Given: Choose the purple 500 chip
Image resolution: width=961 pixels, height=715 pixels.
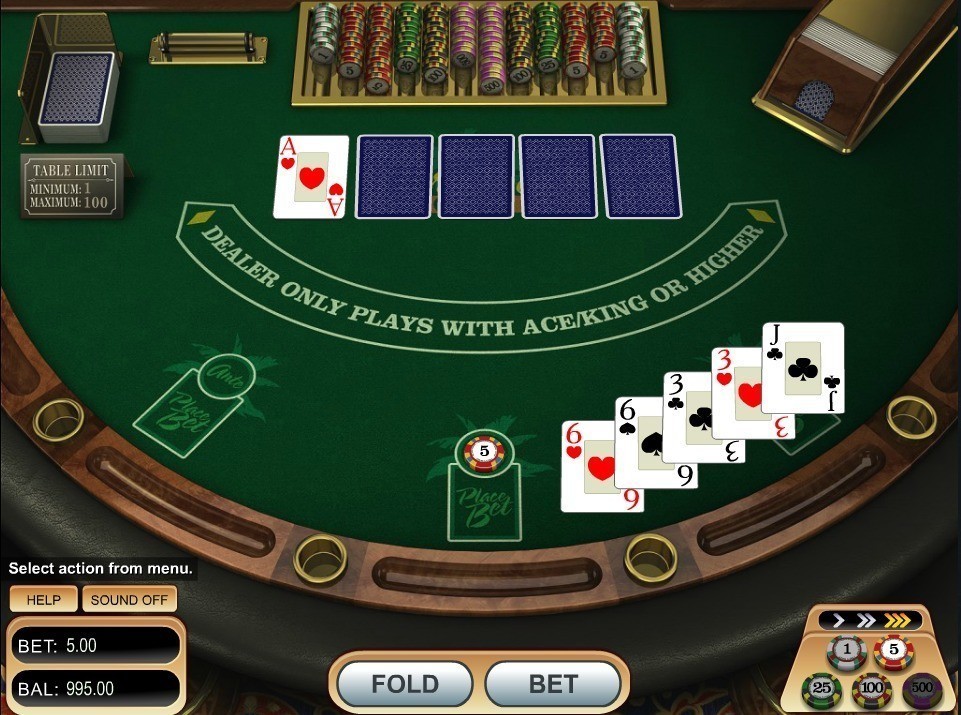Looking at the screenshot, I should 921,689.
